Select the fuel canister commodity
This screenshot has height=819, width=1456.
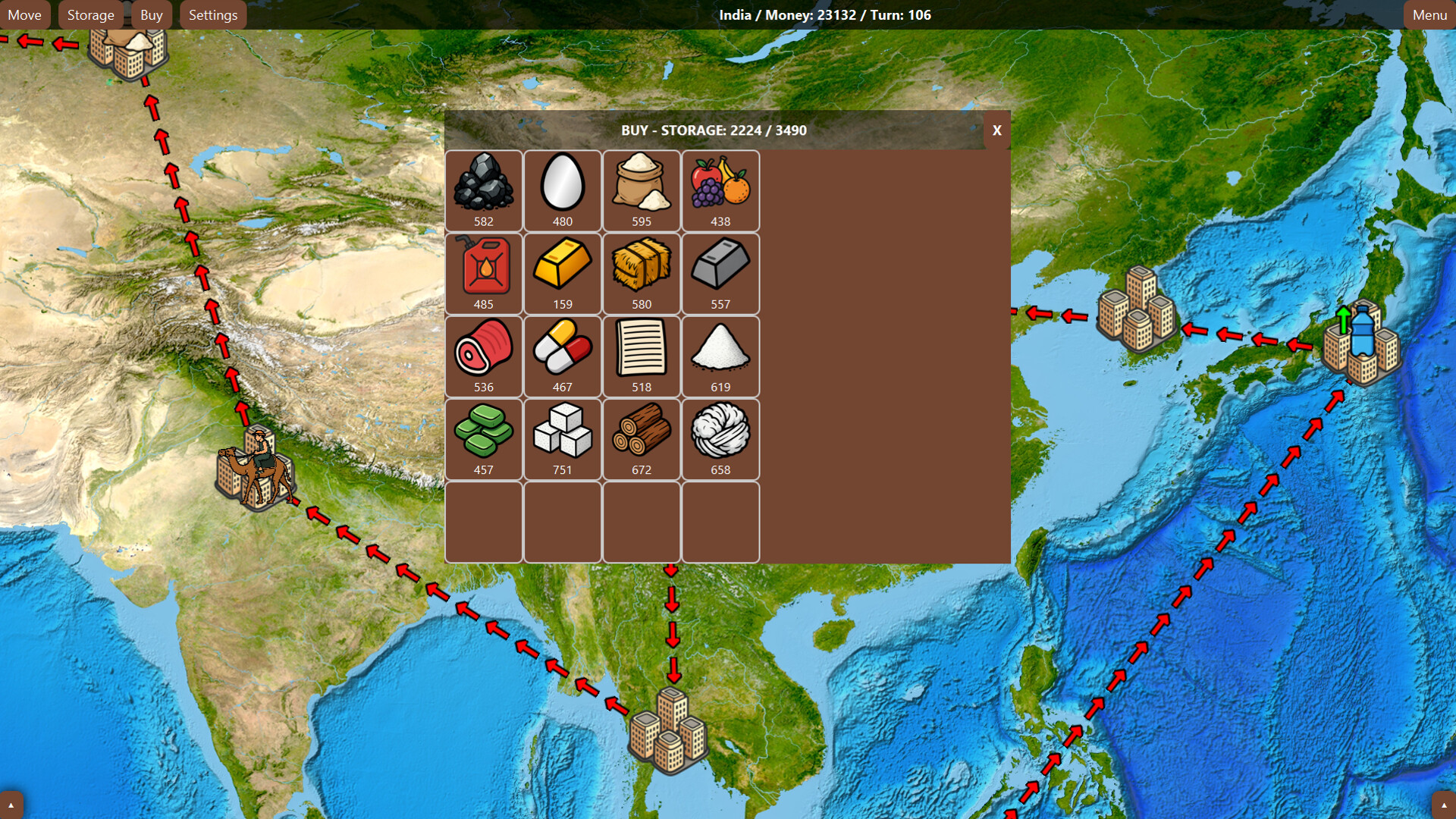pos(484,271)
